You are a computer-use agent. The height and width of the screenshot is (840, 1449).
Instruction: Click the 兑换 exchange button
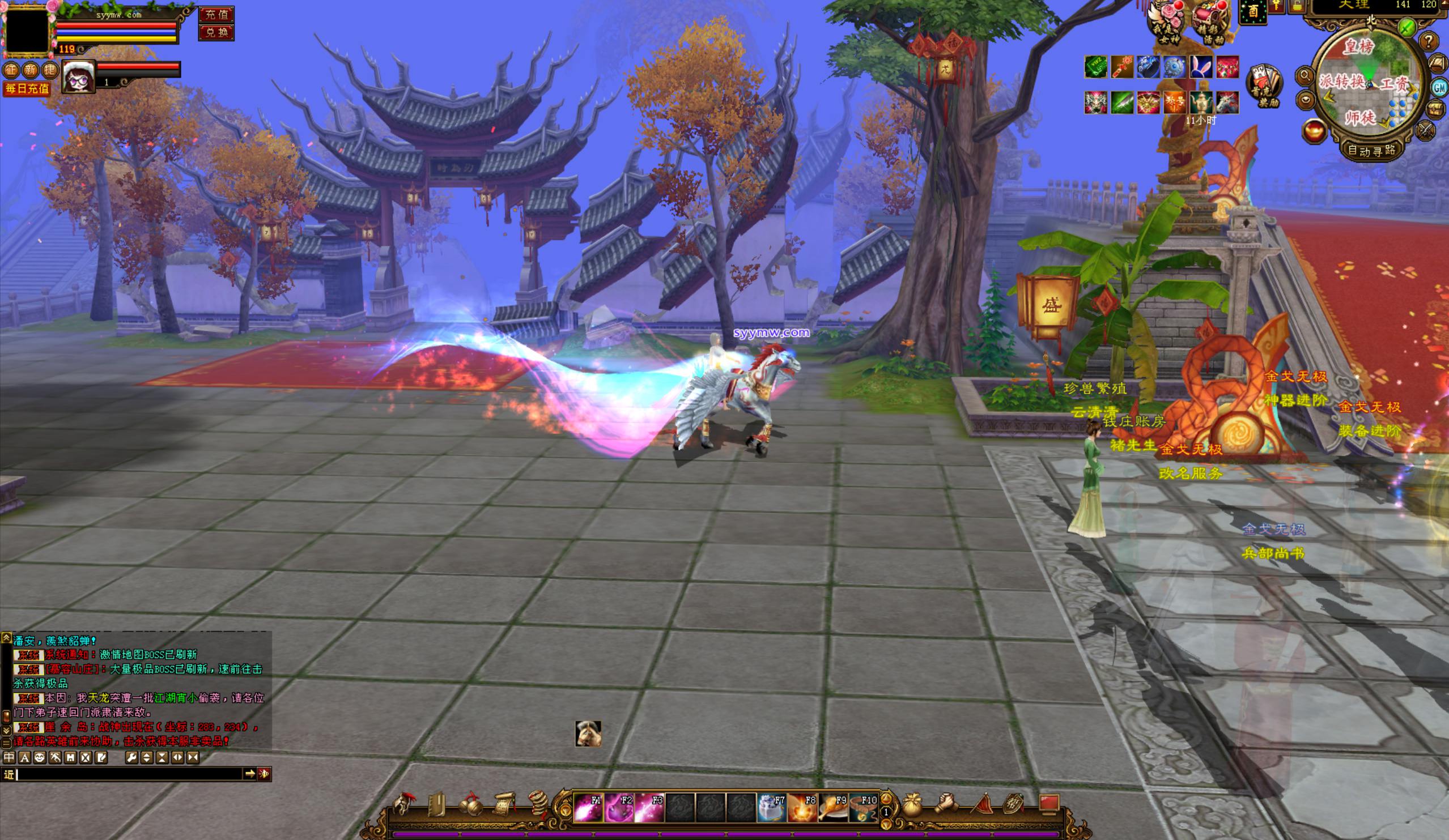tap(216, 32)
